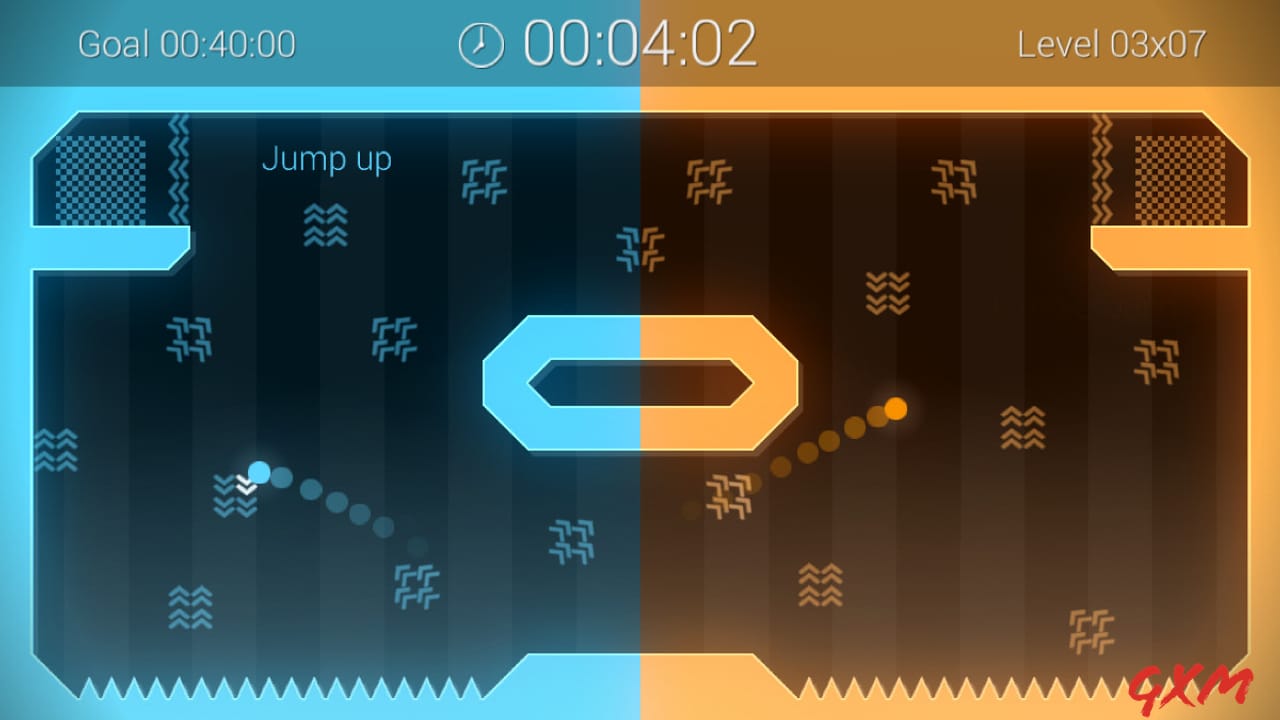The image size is (1280, 720).
Task: Select the orange player ball
Action: coord(897,410)
